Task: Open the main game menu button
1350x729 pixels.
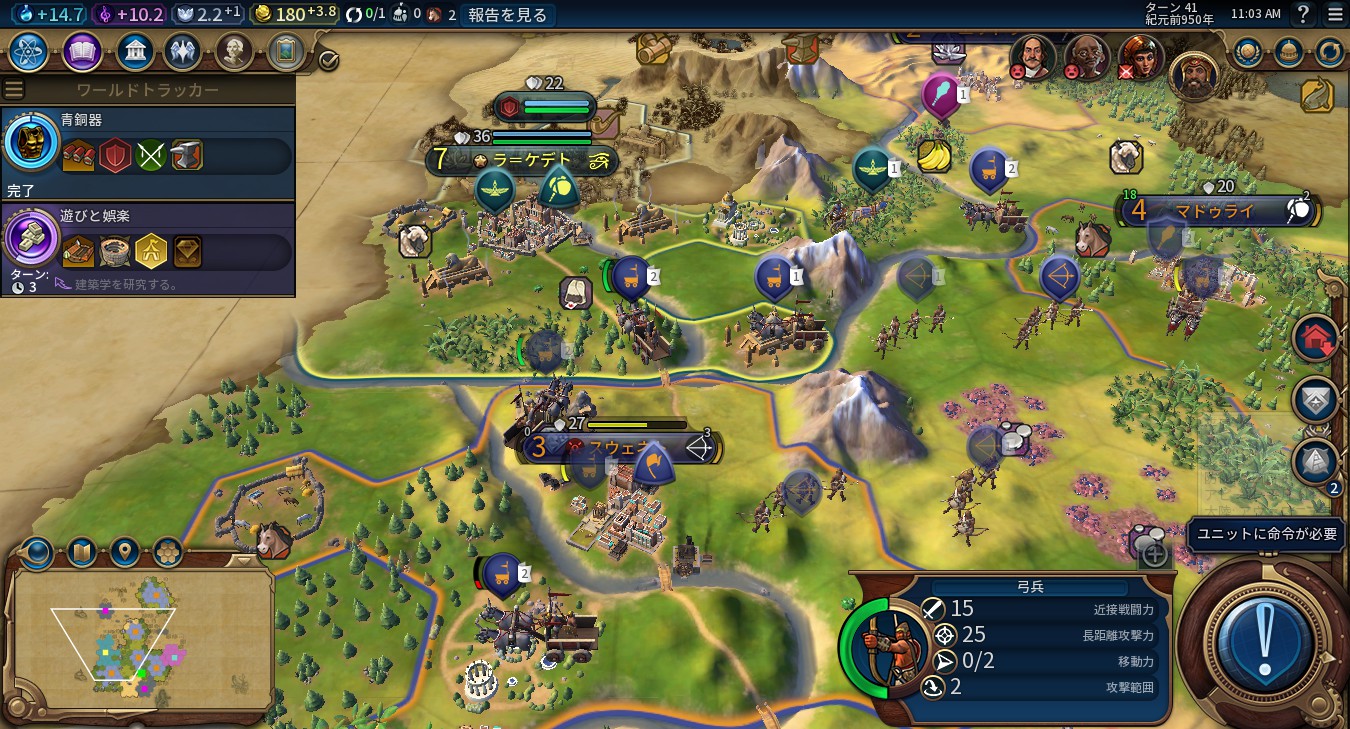Action: coord(1335,15)
